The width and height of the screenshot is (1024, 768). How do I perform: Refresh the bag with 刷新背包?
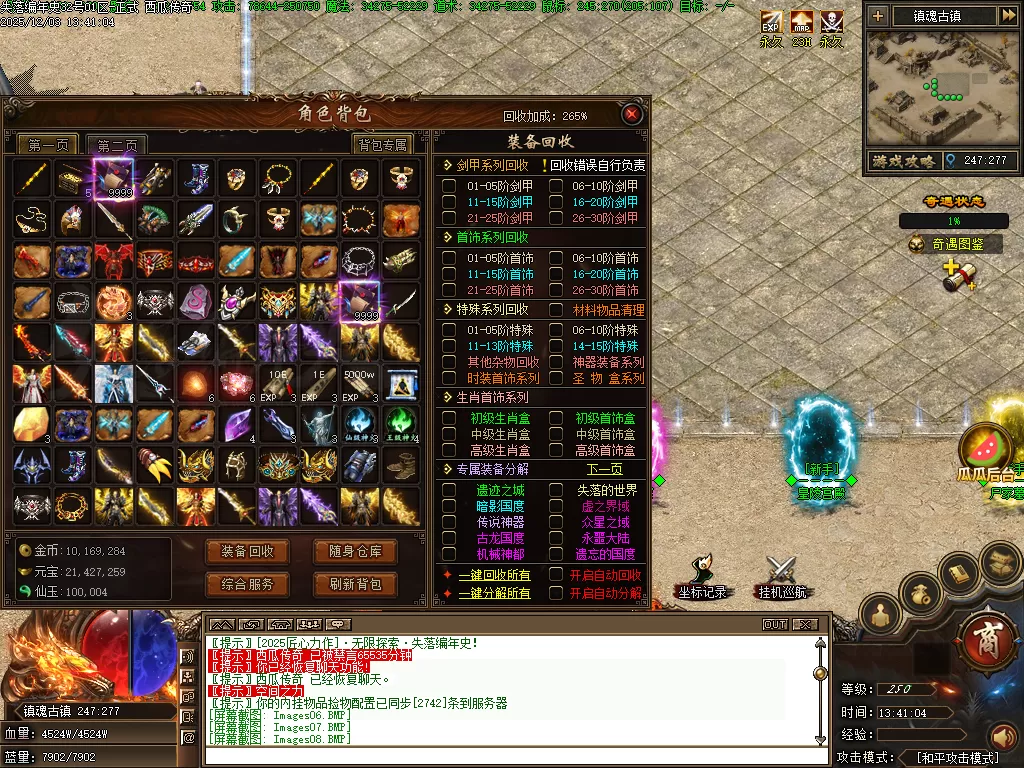(x=355, y=584)
